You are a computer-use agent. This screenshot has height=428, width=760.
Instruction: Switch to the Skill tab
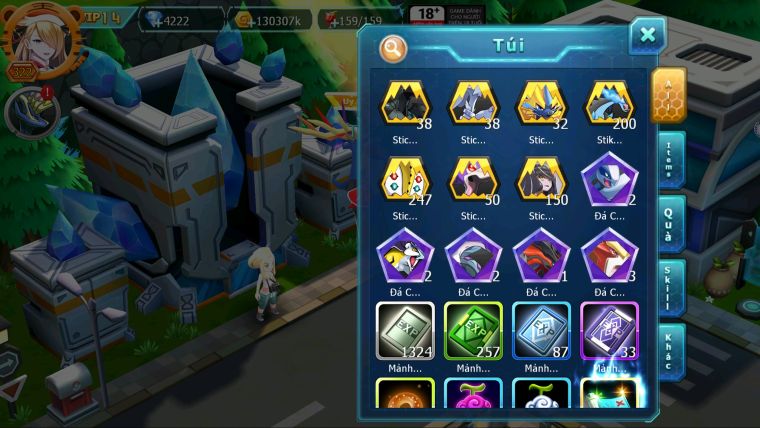[668, 285]
